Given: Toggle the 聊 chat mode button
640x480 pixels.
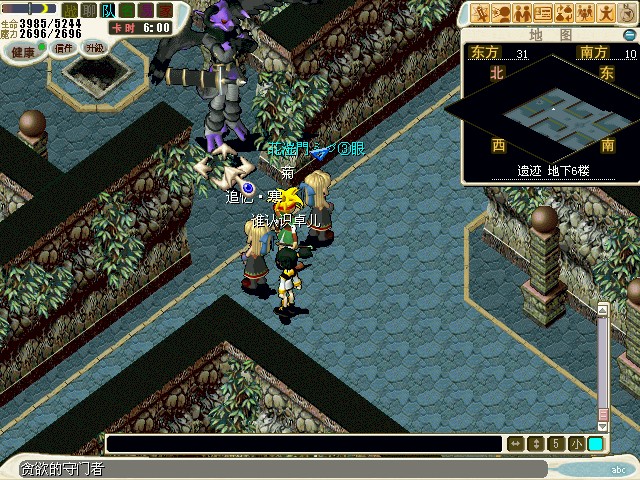Looking at the screenshot, I should pos(87,9).
